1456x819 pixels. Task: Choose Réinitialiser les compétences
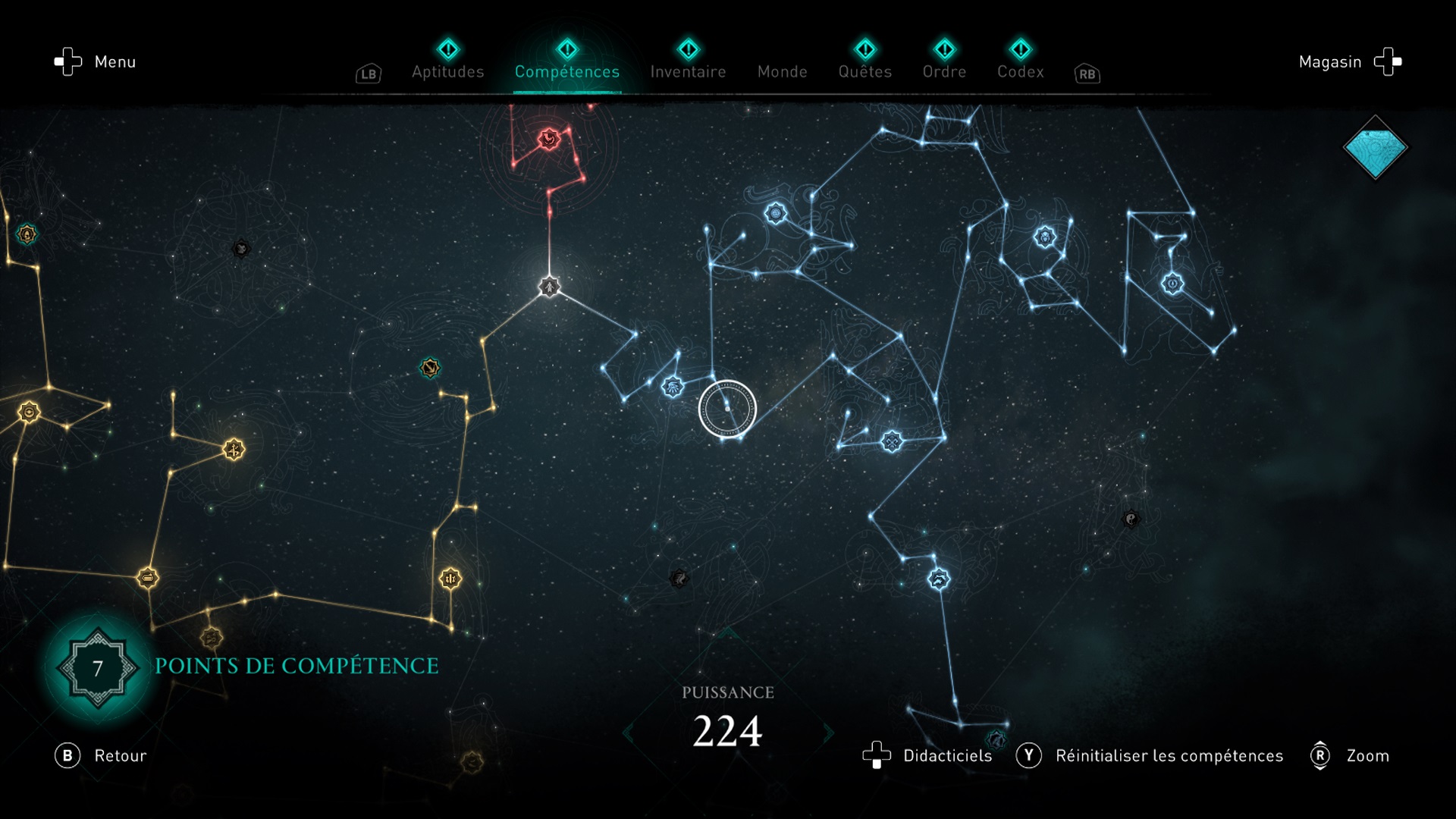pyautogui.click(x=1150, y=755)
